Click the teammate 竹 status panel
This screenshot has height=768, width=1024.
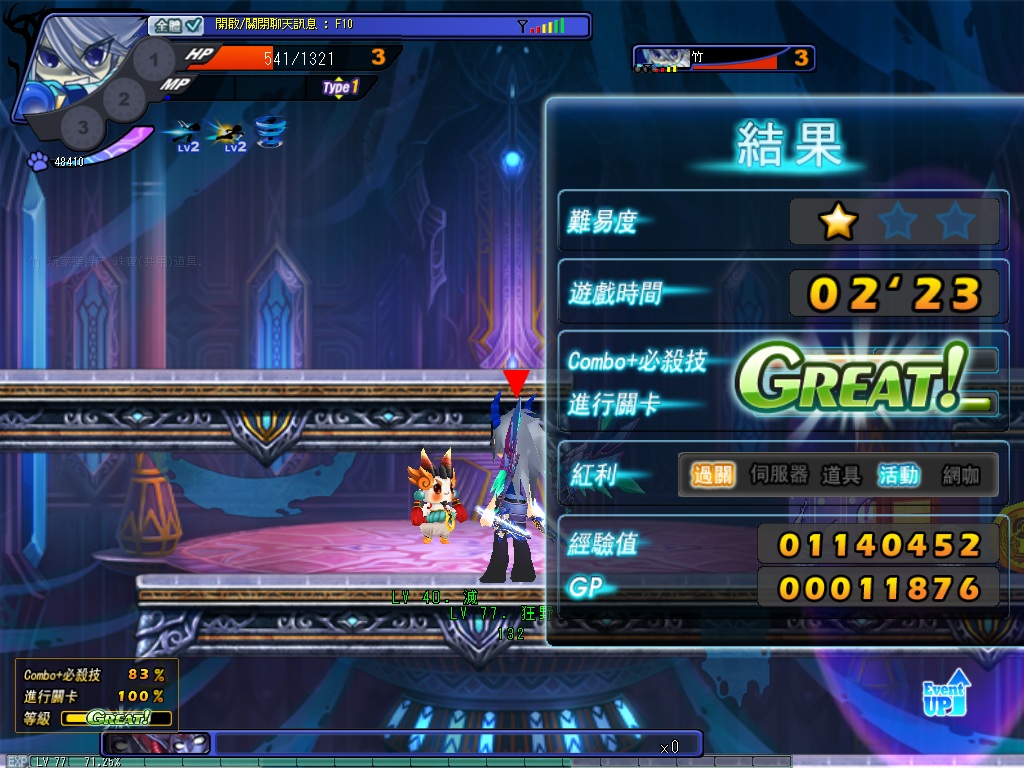click(723, 59)
